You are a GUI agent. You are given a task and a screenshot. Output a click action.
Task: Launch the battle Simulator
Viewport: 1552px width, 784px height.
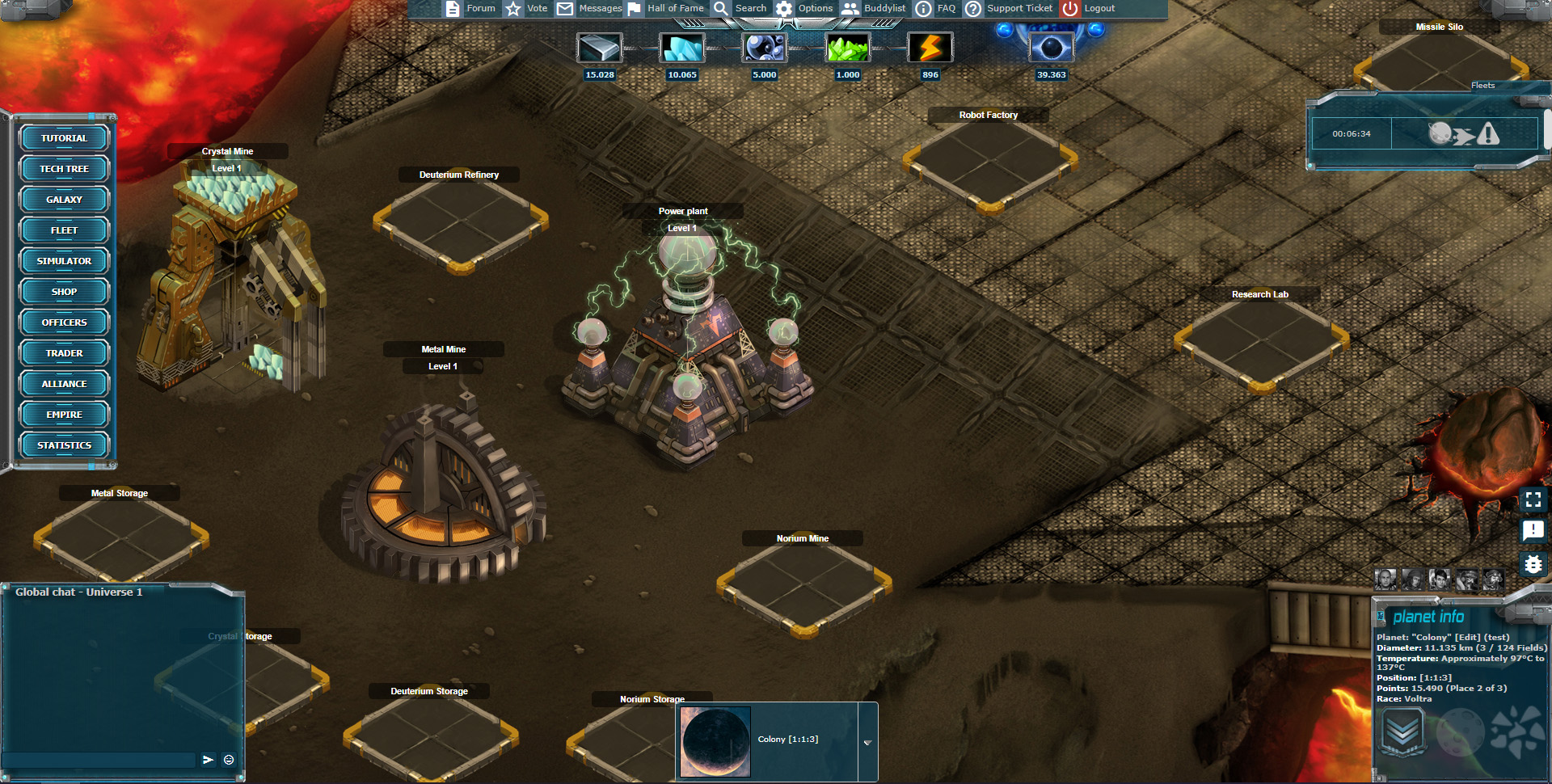click(64, 261)
